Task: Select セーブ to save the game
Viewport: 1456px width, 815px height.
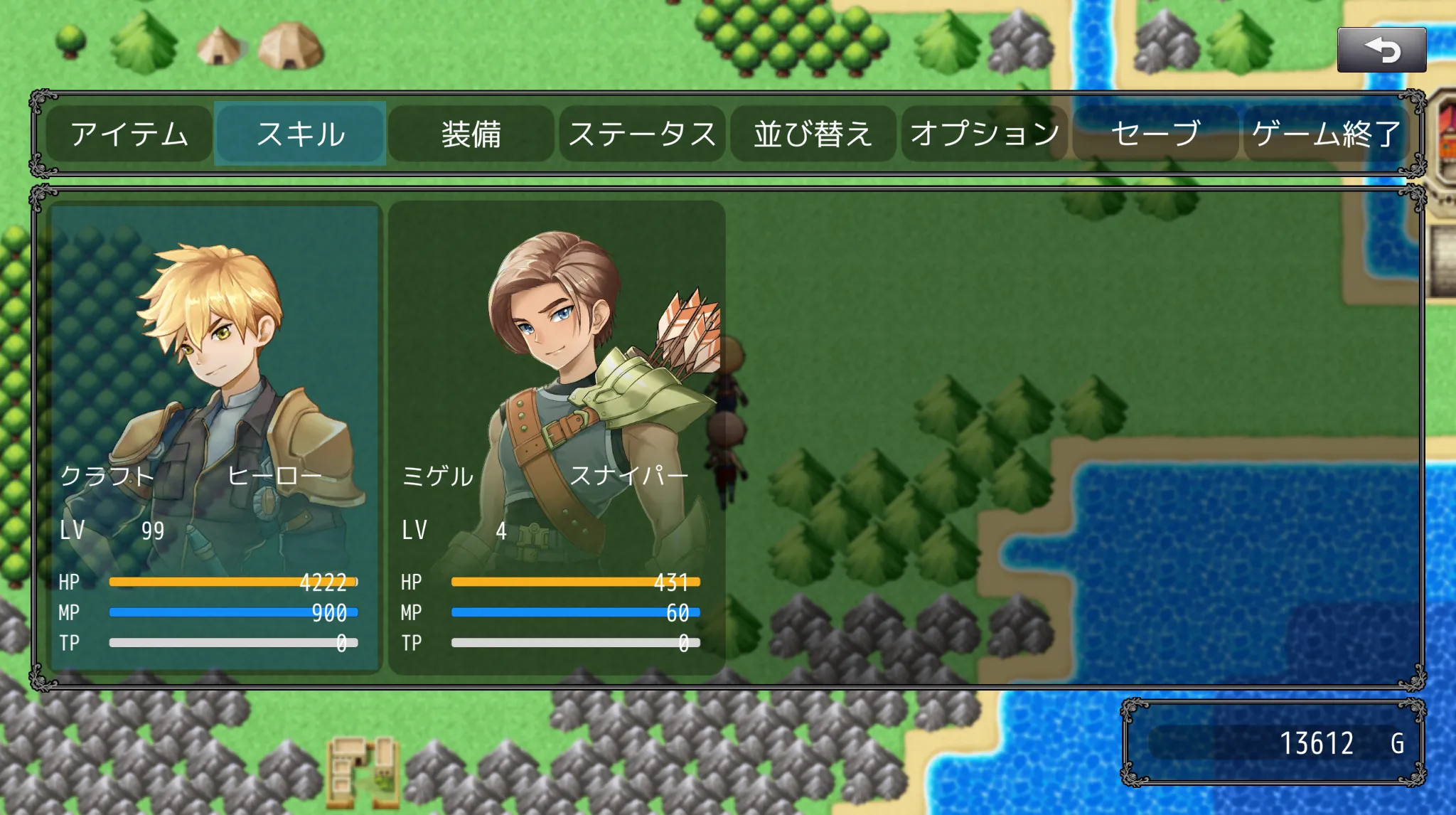Action: point(1155,134)
